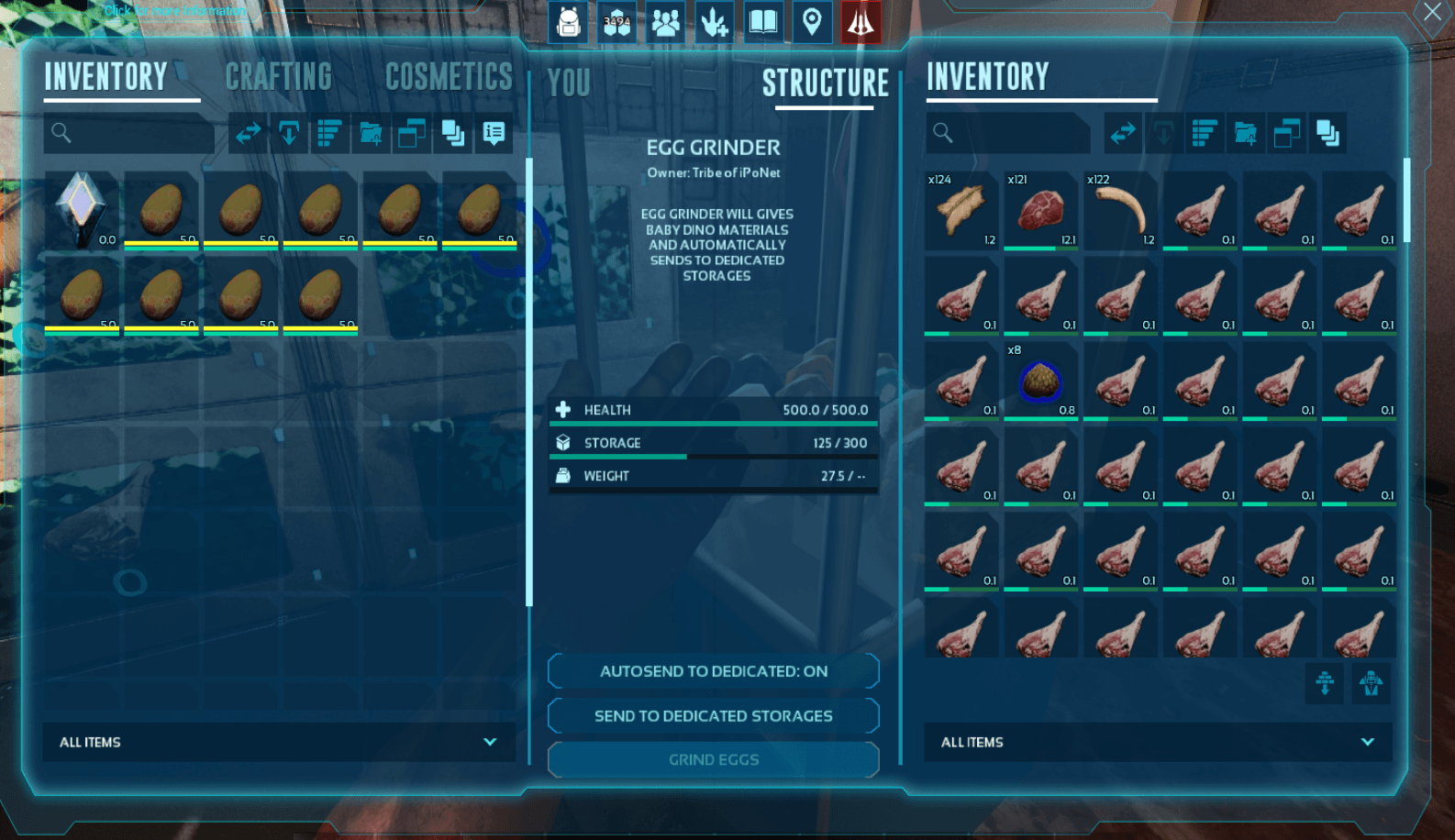
Task: Switch to the Crafting tab
Action: point(279,77)
